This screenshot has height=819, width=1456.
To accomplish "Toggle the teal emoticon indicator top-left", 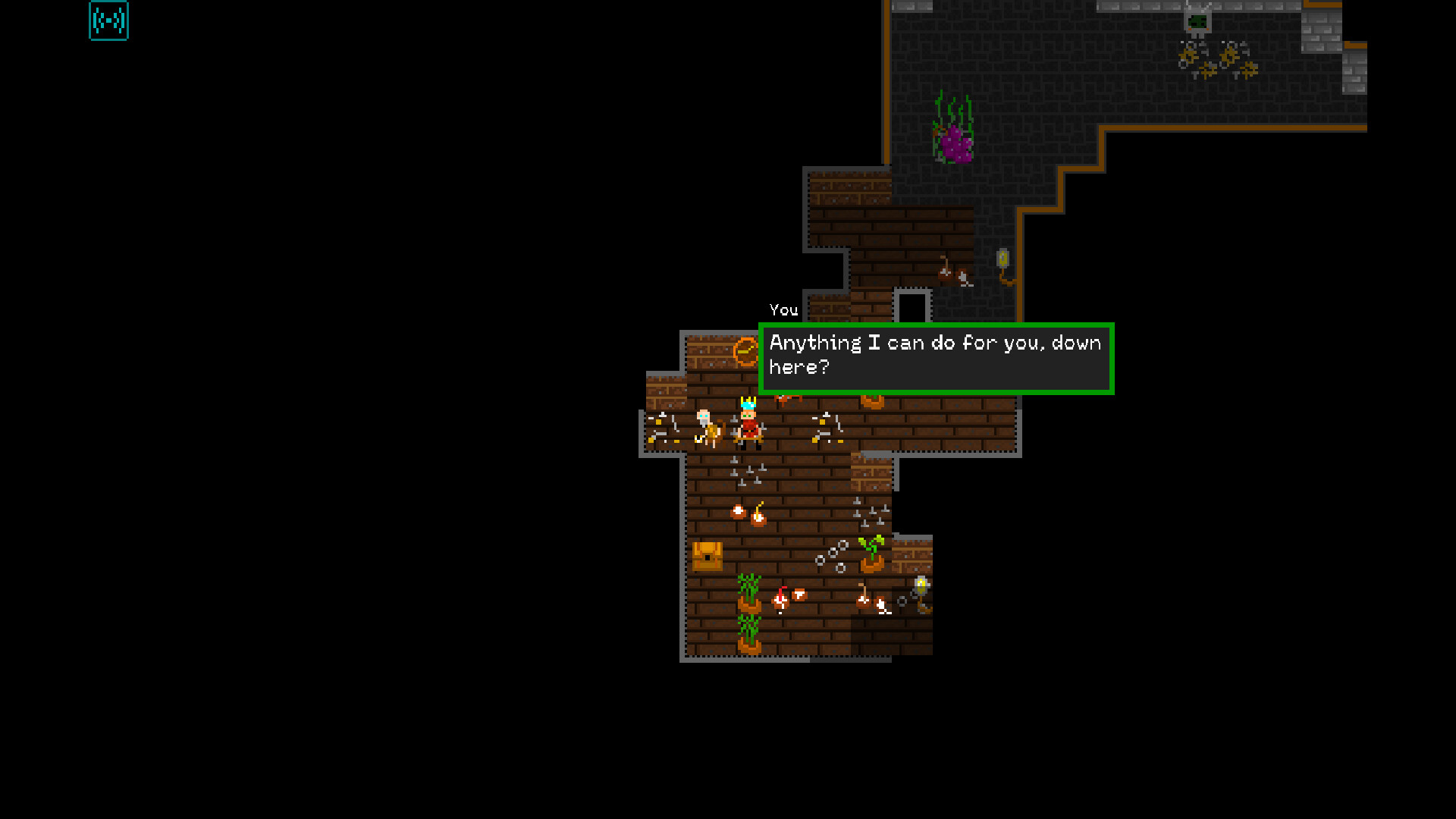I will pyautogui.click(x=108, y=21).
